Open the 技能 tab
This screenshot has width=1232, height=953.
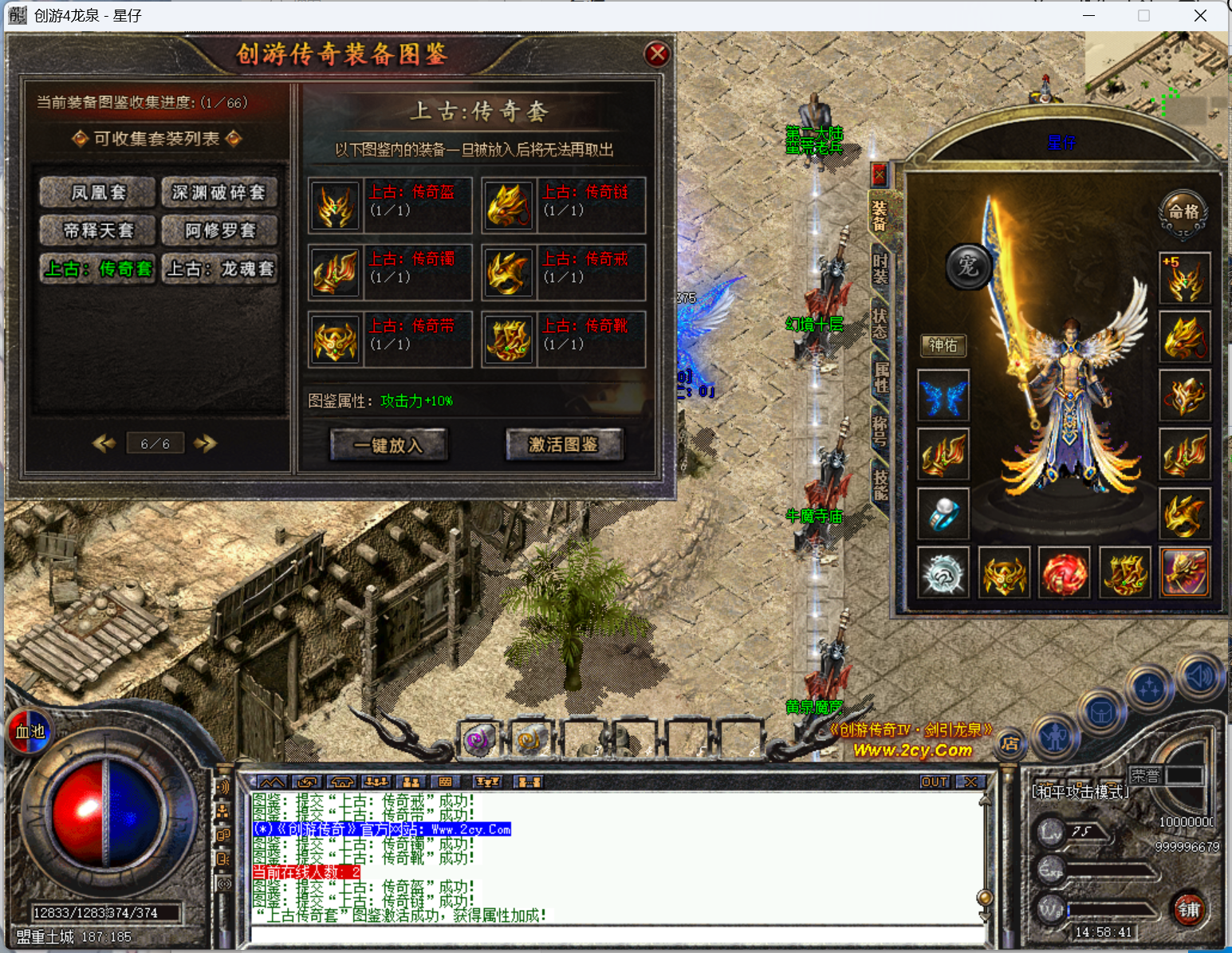click(x=880, y=484)
